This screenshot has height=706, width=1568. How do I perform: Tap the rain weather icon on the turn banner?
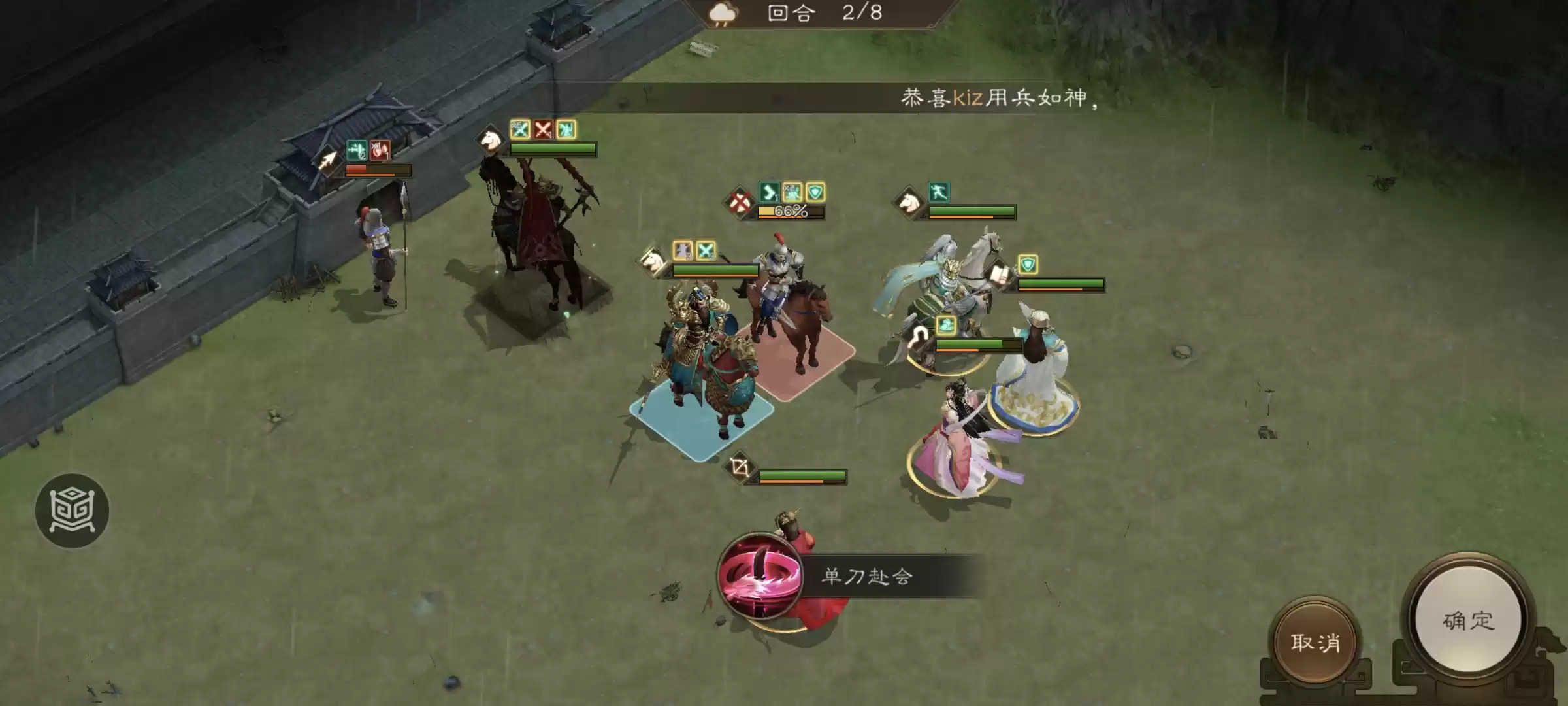point(722,12)
